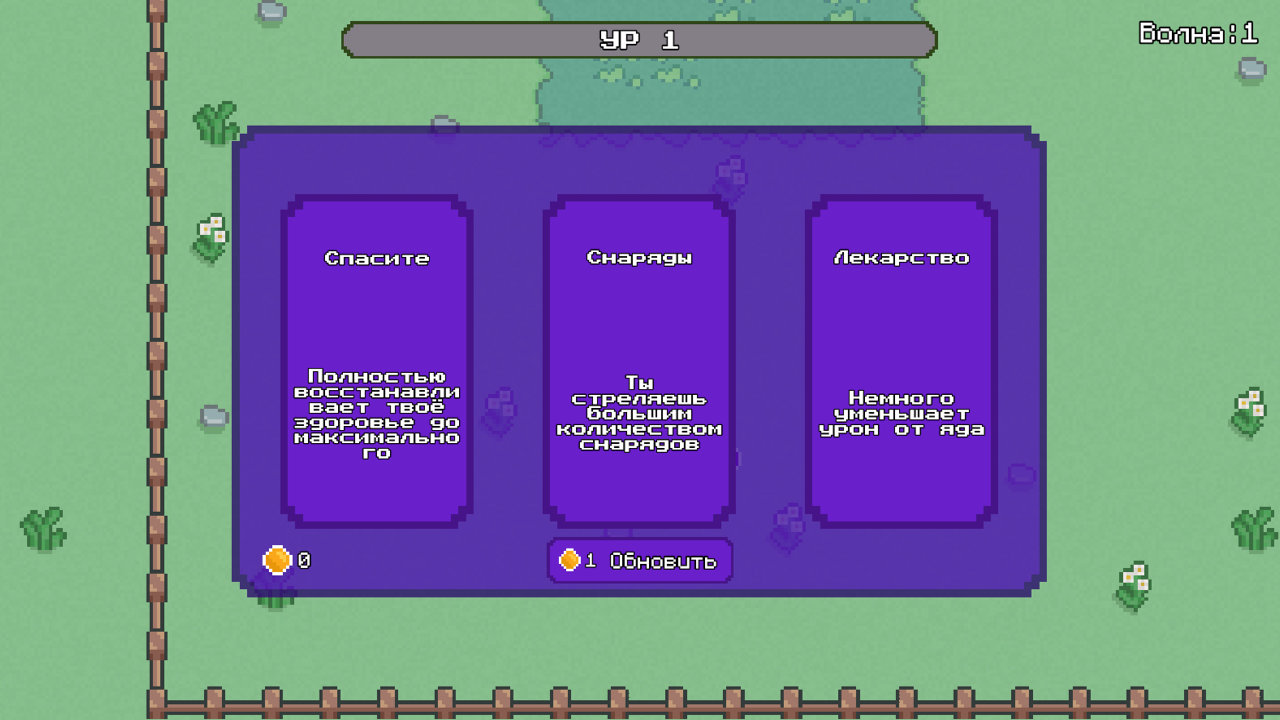This screenshot has width=1280, height=720.
Task: Click the rock sprite at the top left
Action: pos(270,12)
